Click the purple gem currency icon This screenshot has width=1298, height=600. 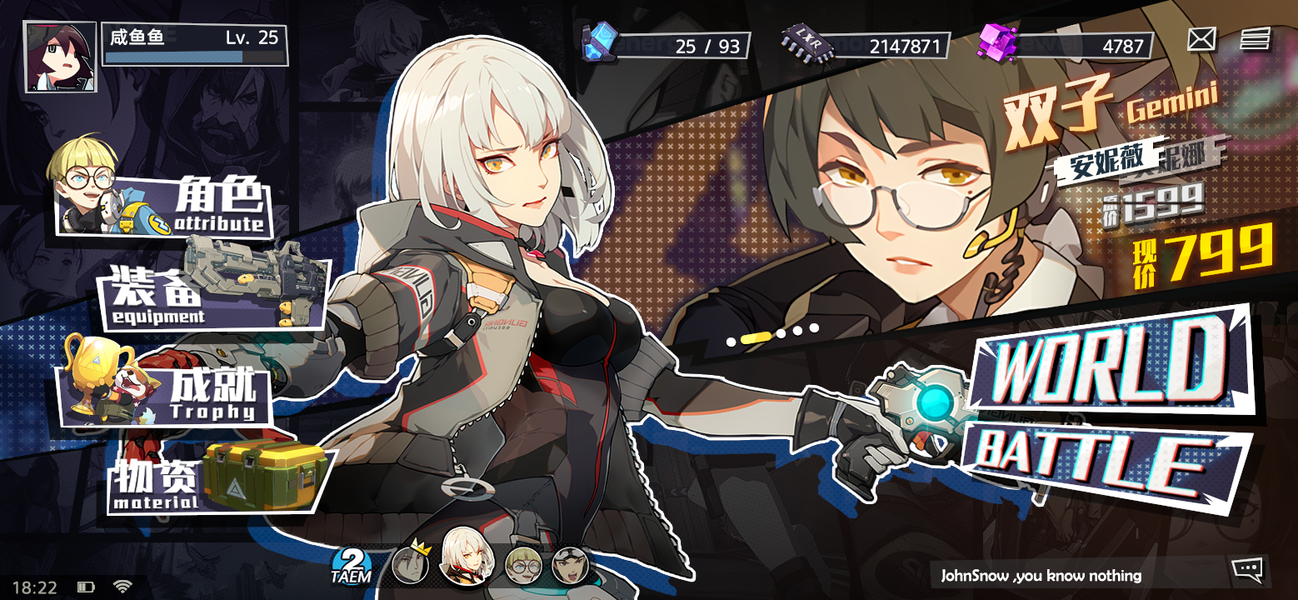tap(998, 45)
